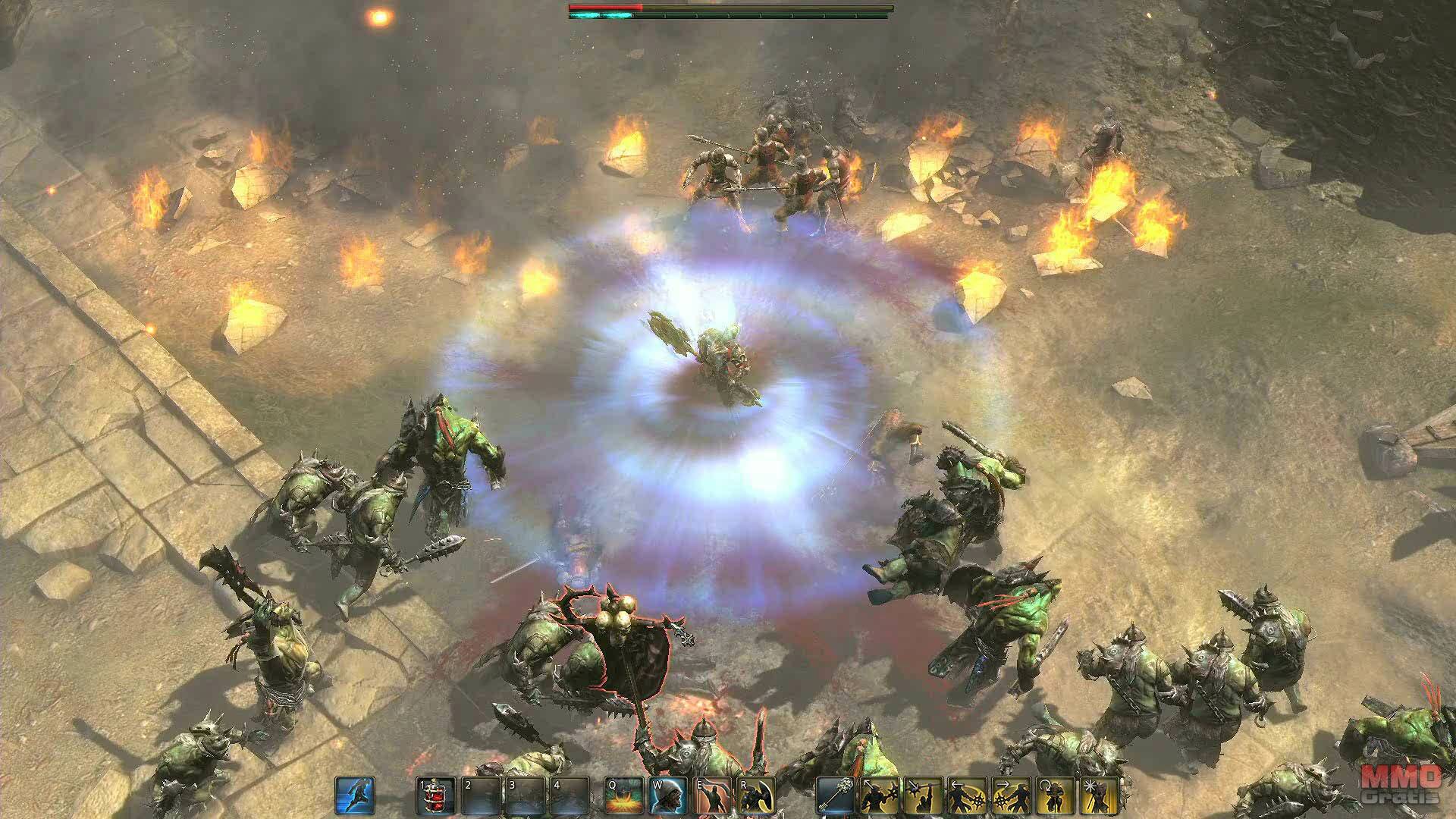
Task: Use the red potion in slot 1
Action: click(435, 796)
